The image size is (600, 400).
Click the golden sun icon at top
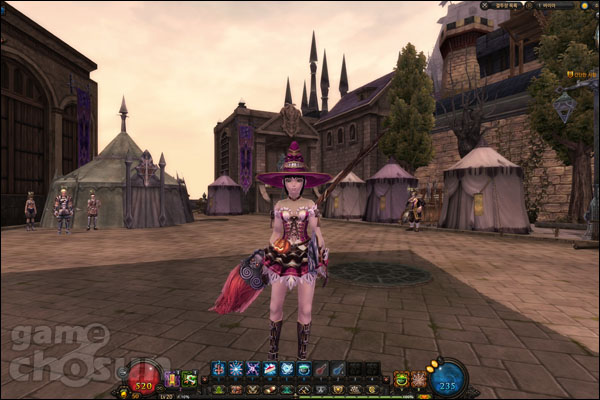(x=585, y=5)
